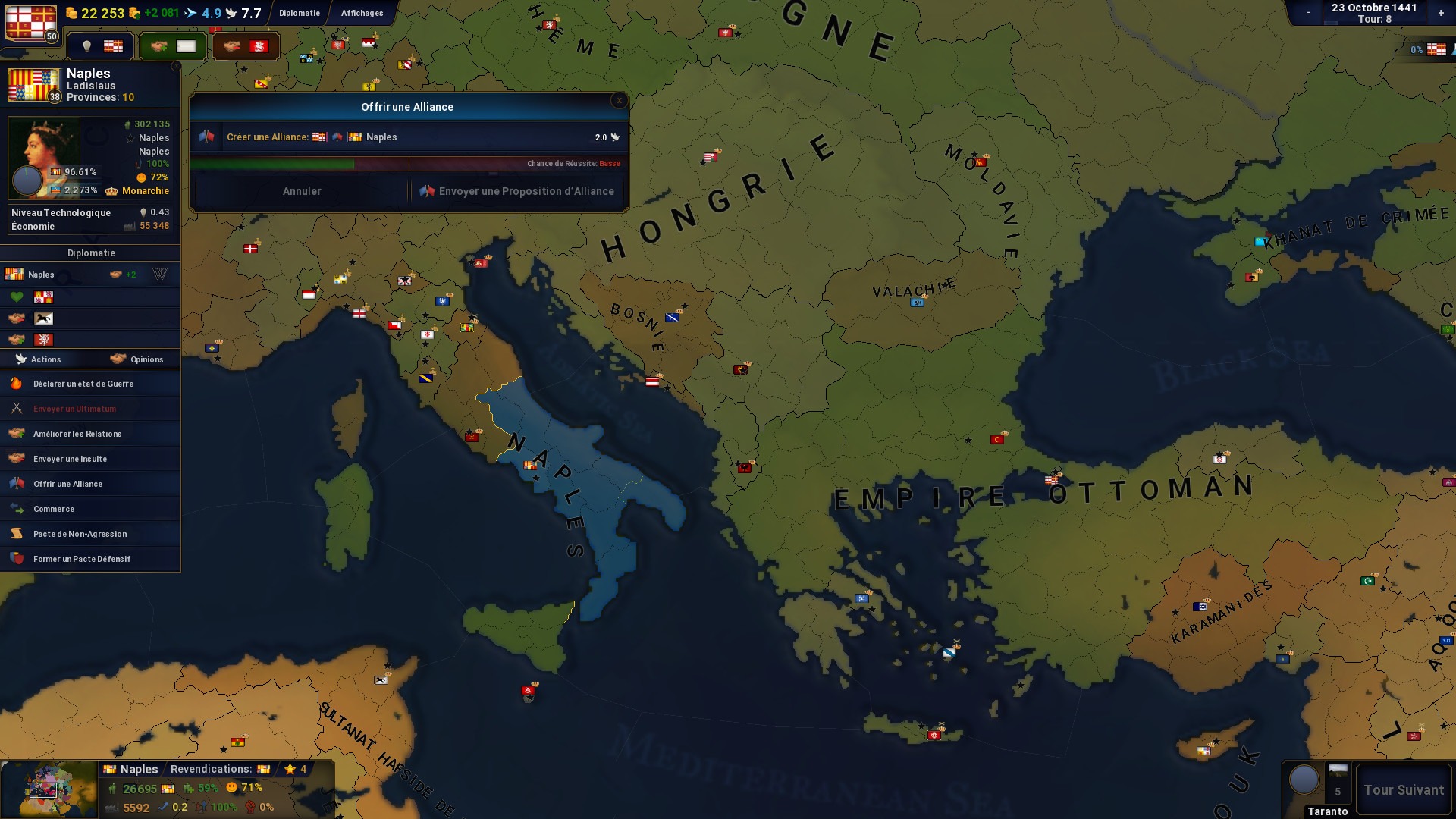Viewport: 1456px width, 819px height.
Task: Click the minimap of Europe
Action: click(x=49, y=789)
